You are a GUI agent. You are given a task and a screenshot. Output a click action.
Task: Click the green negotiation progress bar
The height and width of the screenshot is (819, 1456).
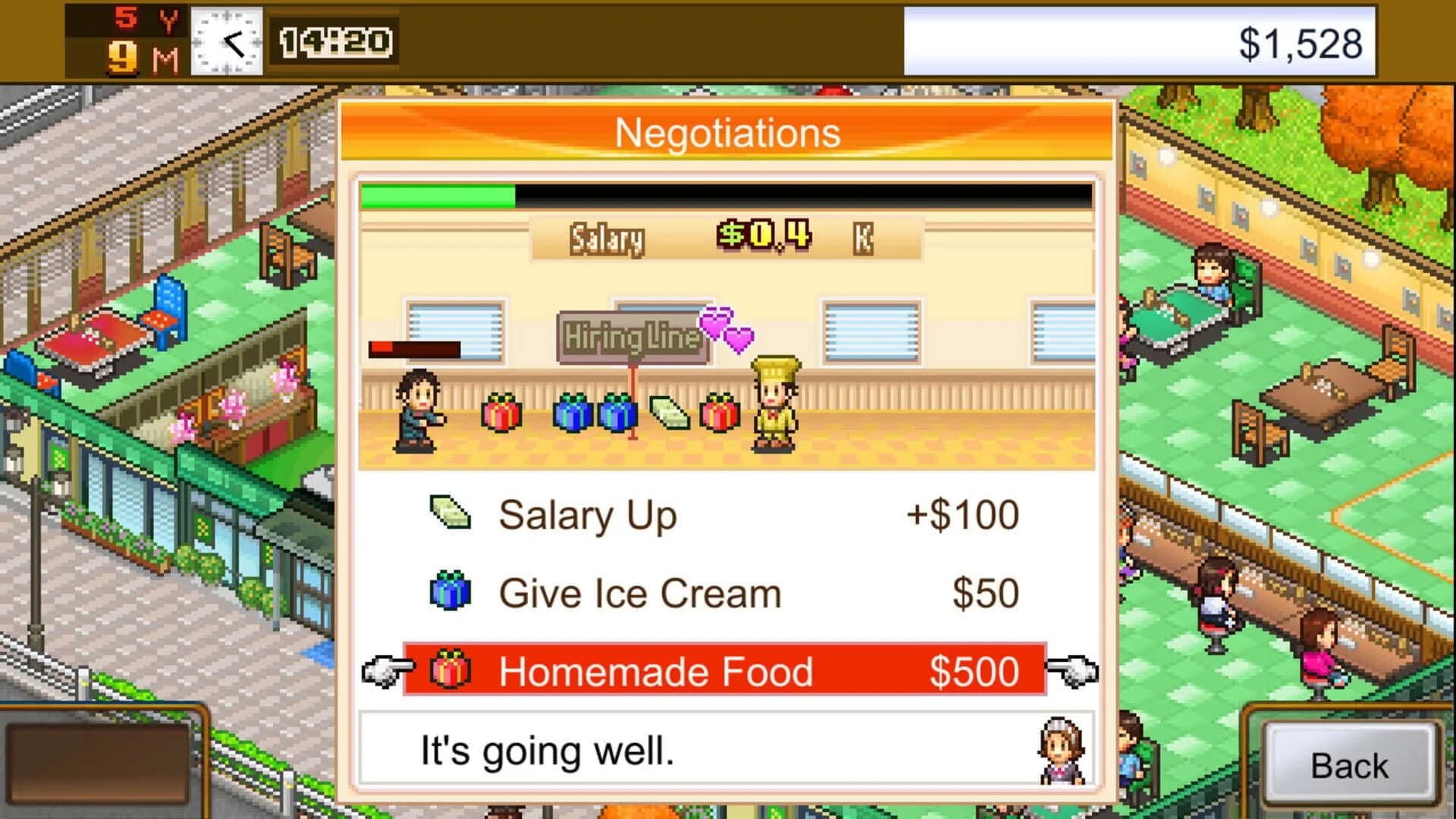point(440,196)
